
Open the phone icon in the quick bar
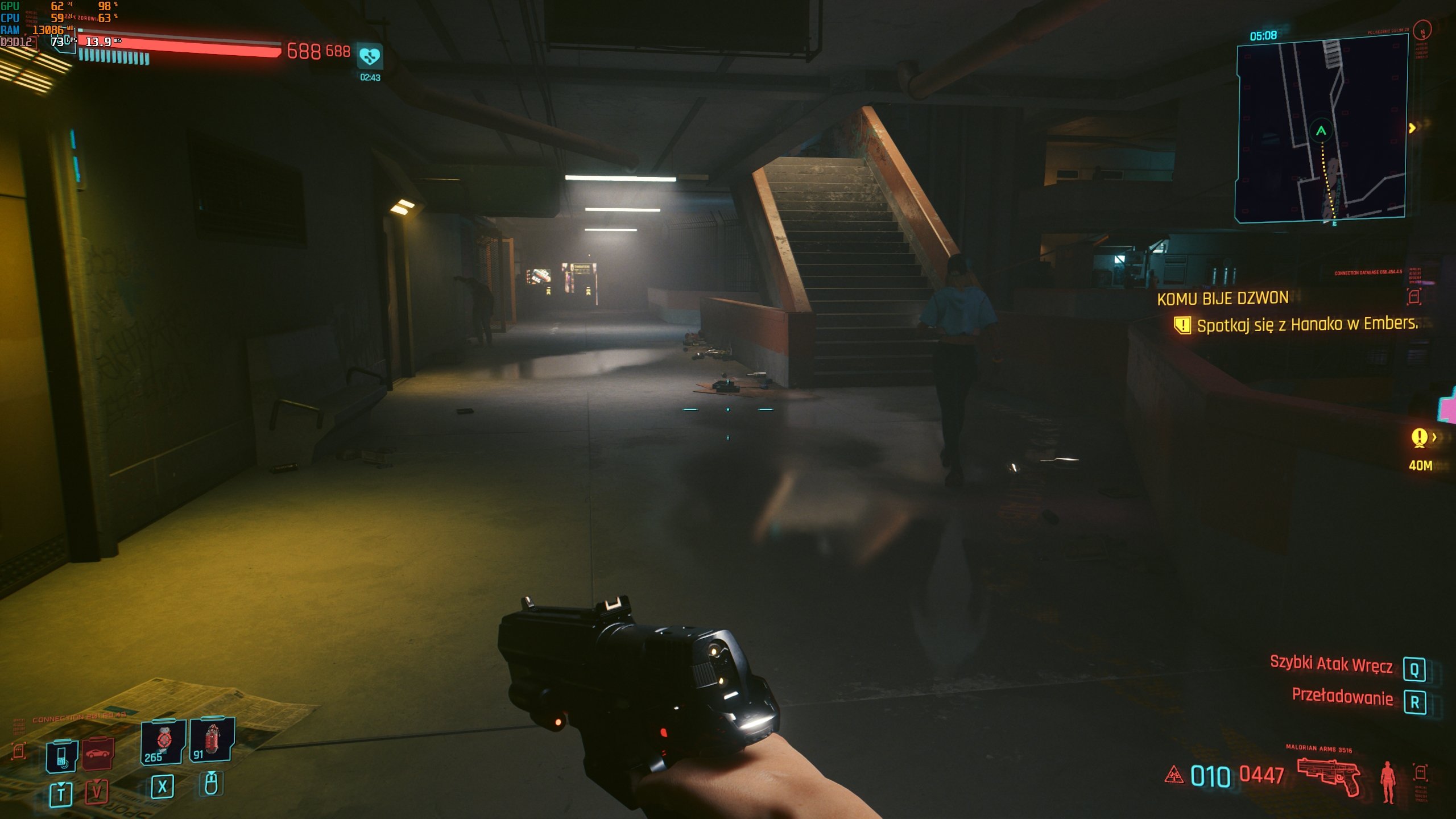[61, 756]
